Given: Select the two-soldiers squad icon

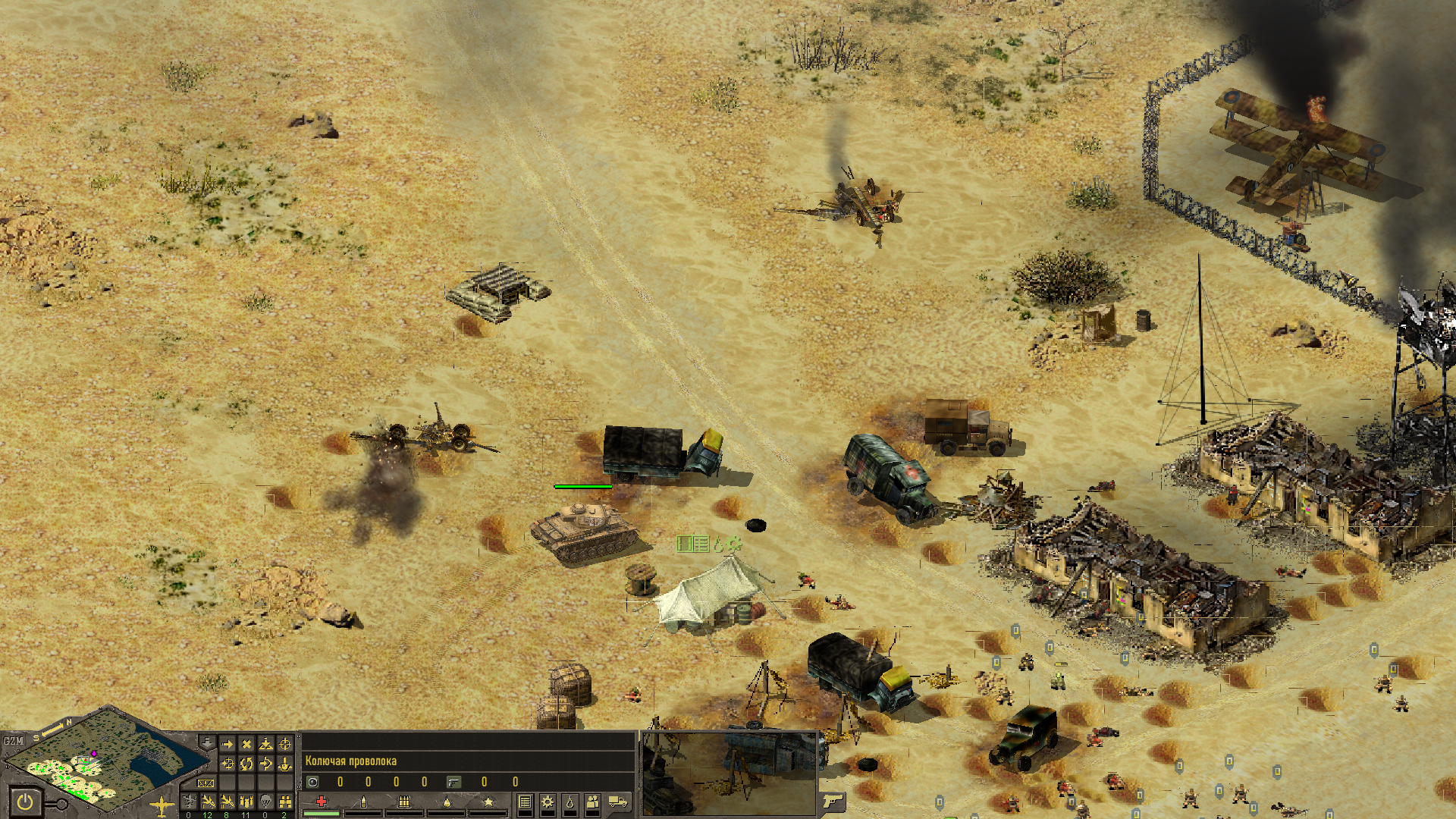Looking at the screenshot, I should tap(592, 802).
